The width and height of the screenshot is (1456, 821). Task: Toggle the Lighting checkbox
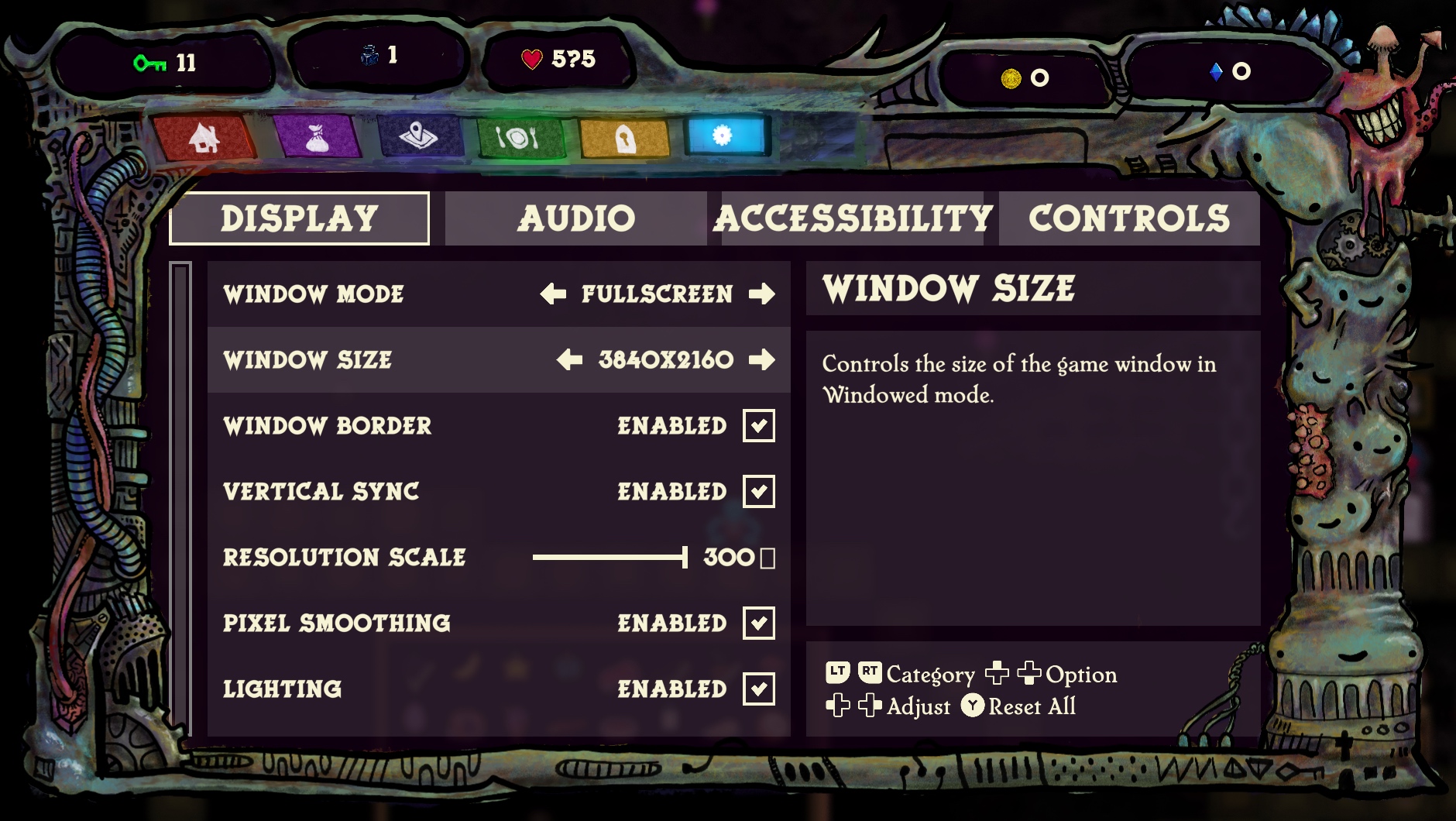click(759, 689)
